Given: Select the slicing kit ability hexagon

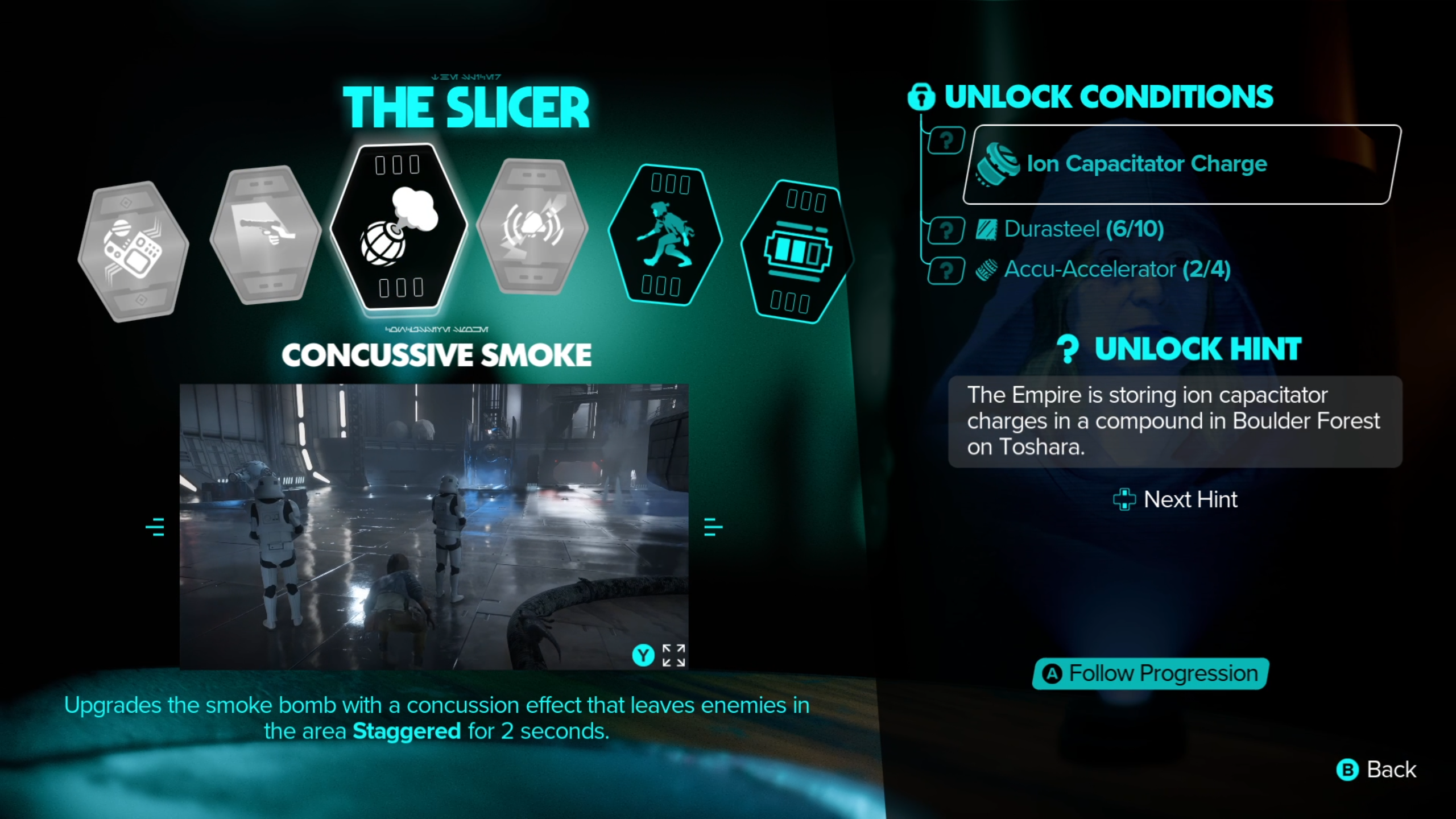Looking at the screenshot, I should click(133, 252).
